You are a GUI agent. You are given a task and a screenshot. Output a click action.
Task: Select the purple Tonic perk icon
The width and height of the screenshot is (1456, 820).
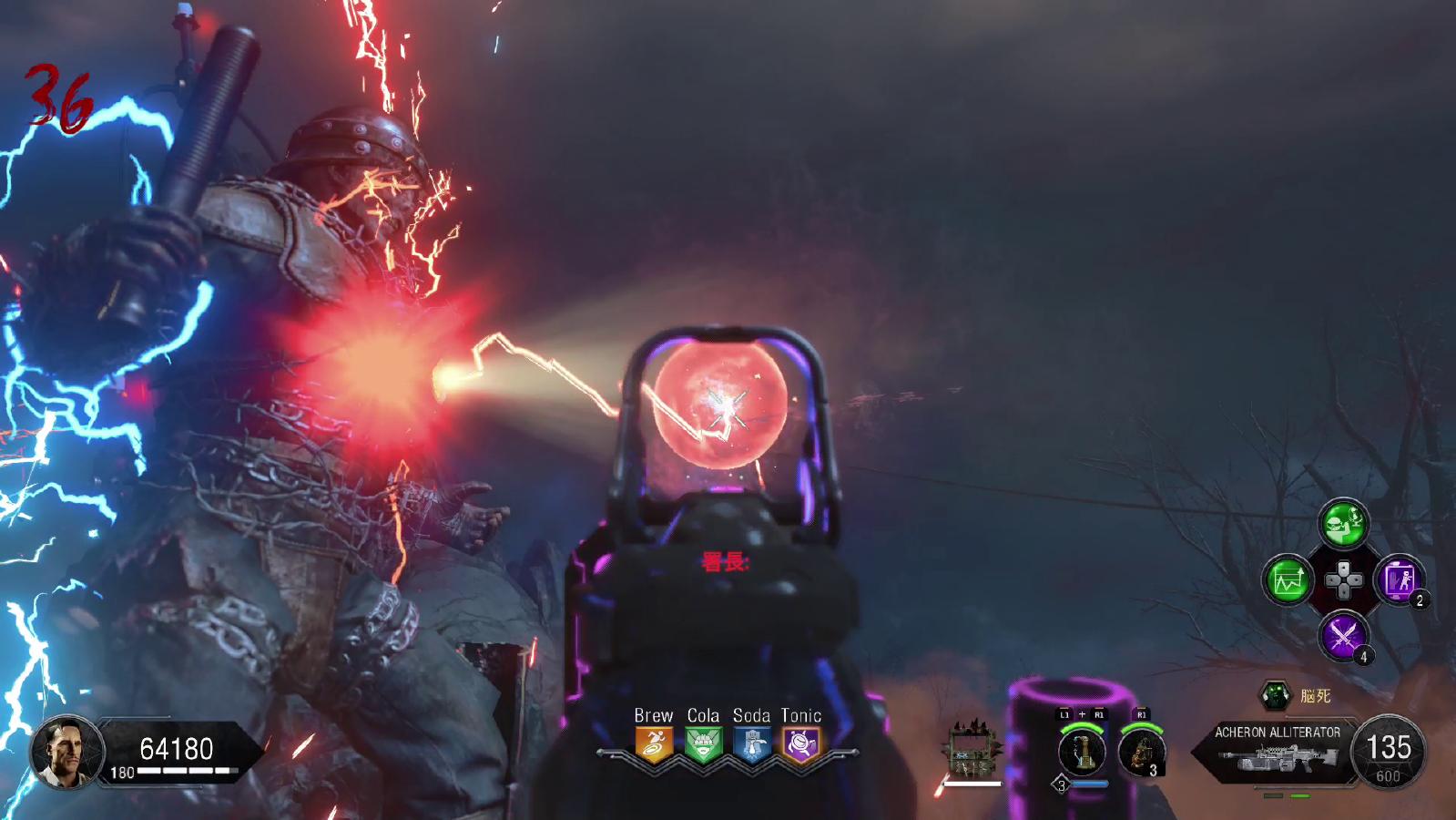(800, 744)
